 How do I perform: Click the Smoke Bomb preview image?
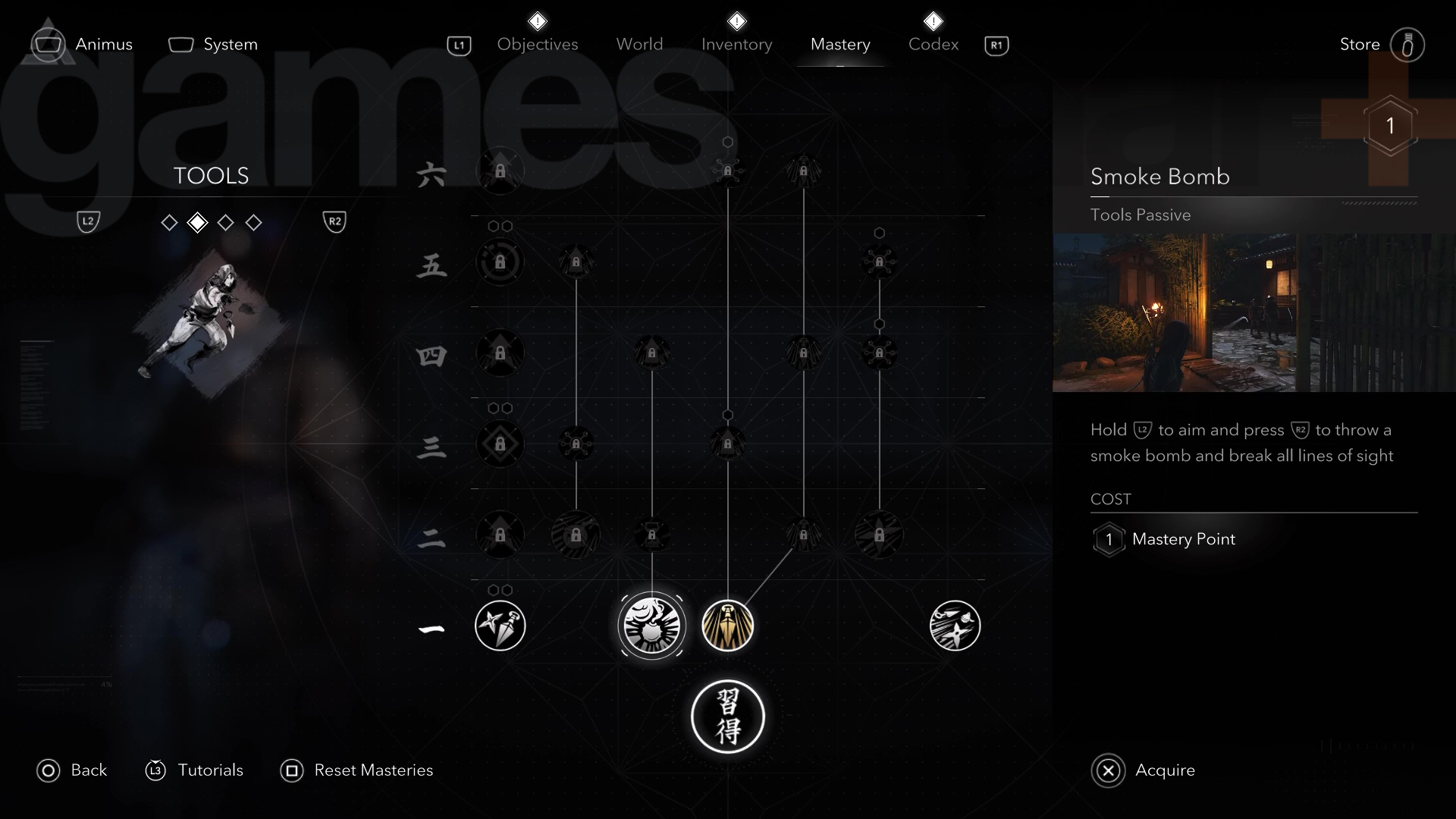click(1254, 312)
